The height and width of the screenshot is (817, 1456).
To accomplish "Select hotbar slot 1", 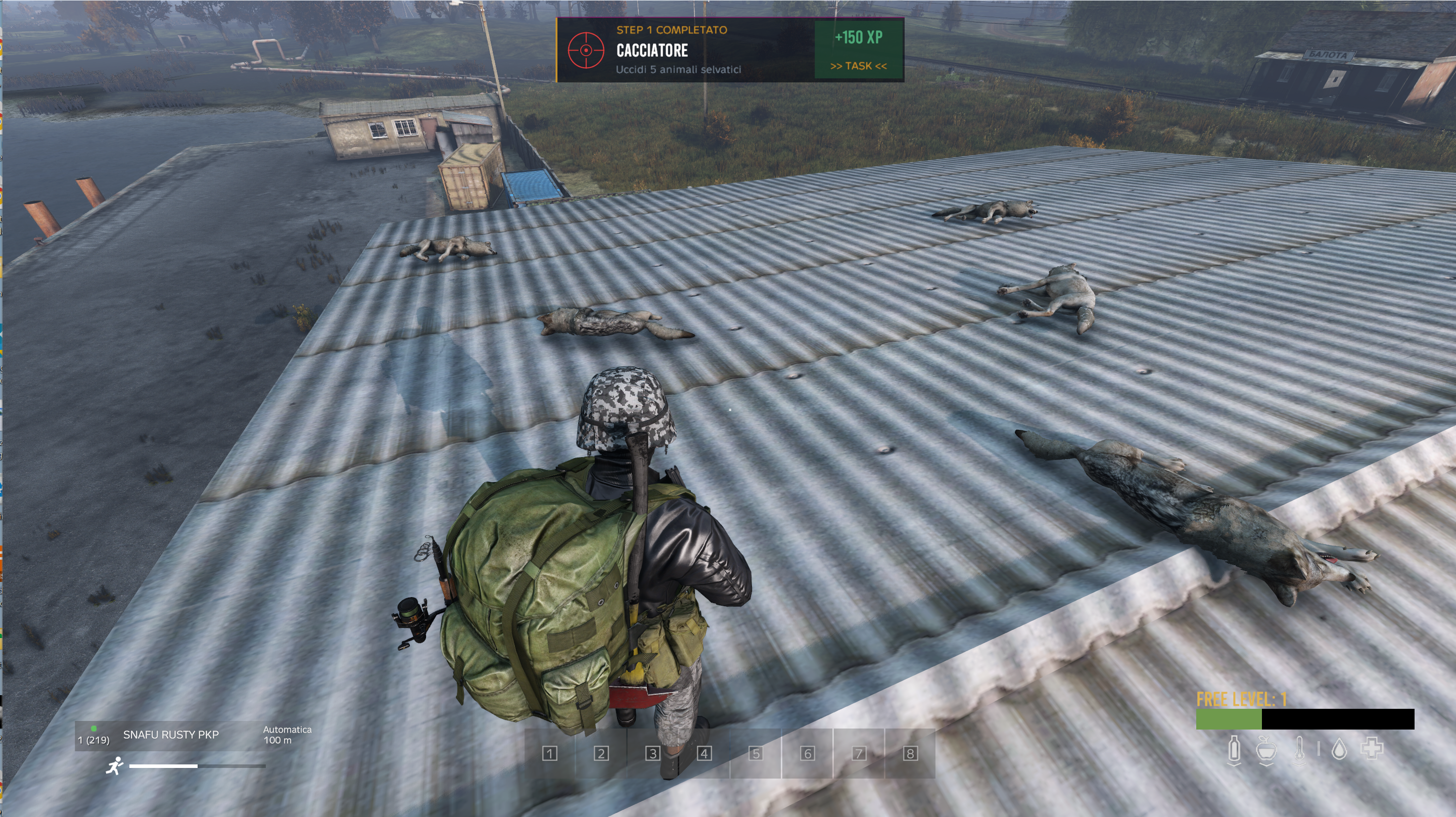I will 549,753.
